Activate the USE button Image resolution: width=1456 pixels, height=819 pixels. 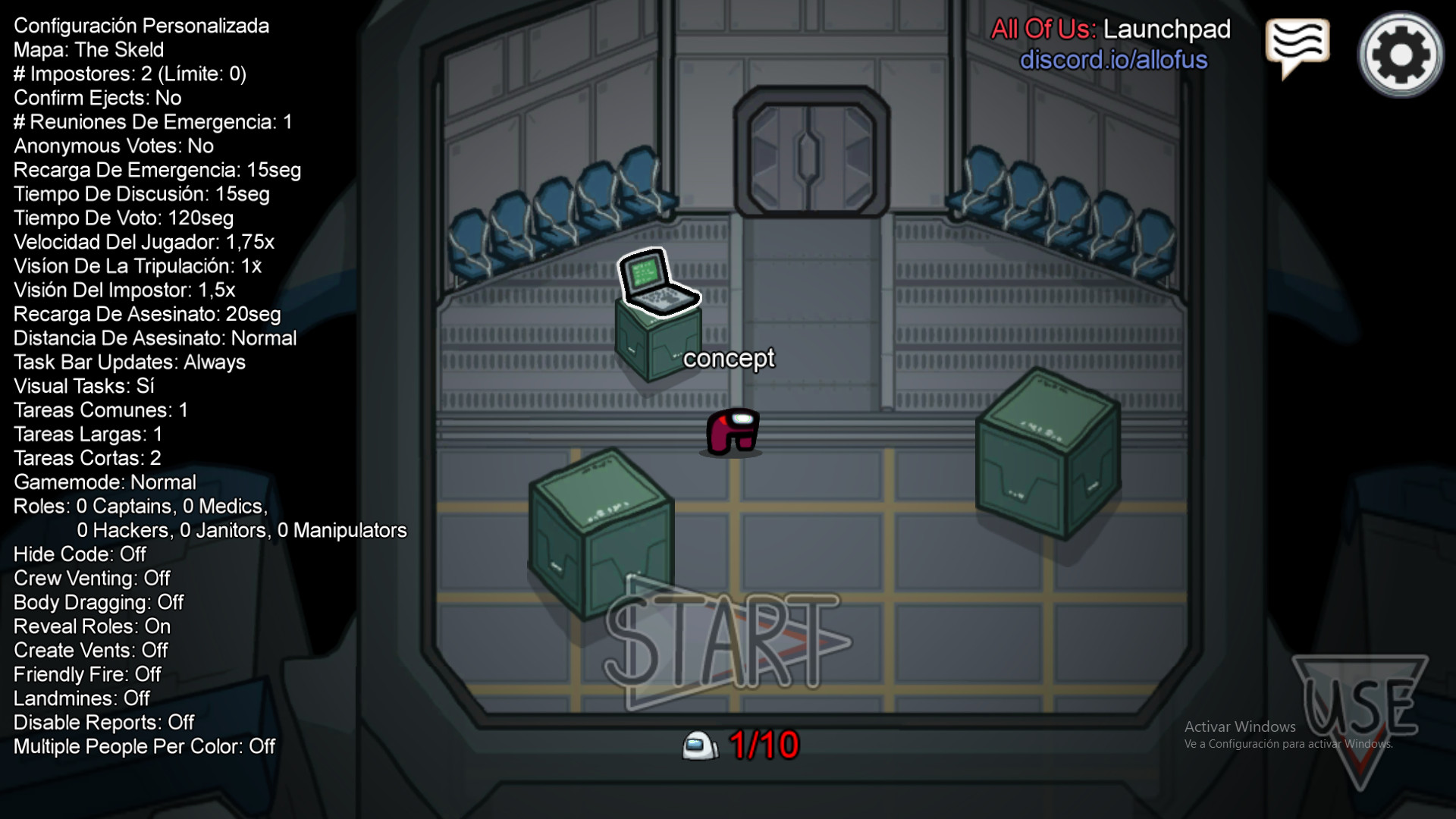1360,709
